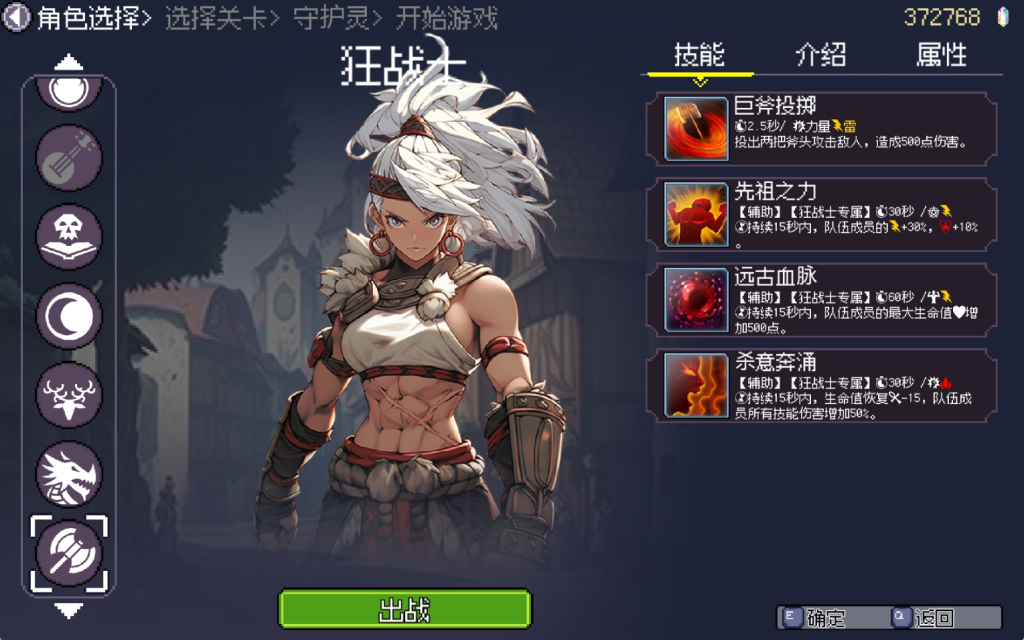Image resolution: width=1024 pixels, height=640 pixels.
Task: Click the 杀意奔涌 skill entry
Action: 830,384
